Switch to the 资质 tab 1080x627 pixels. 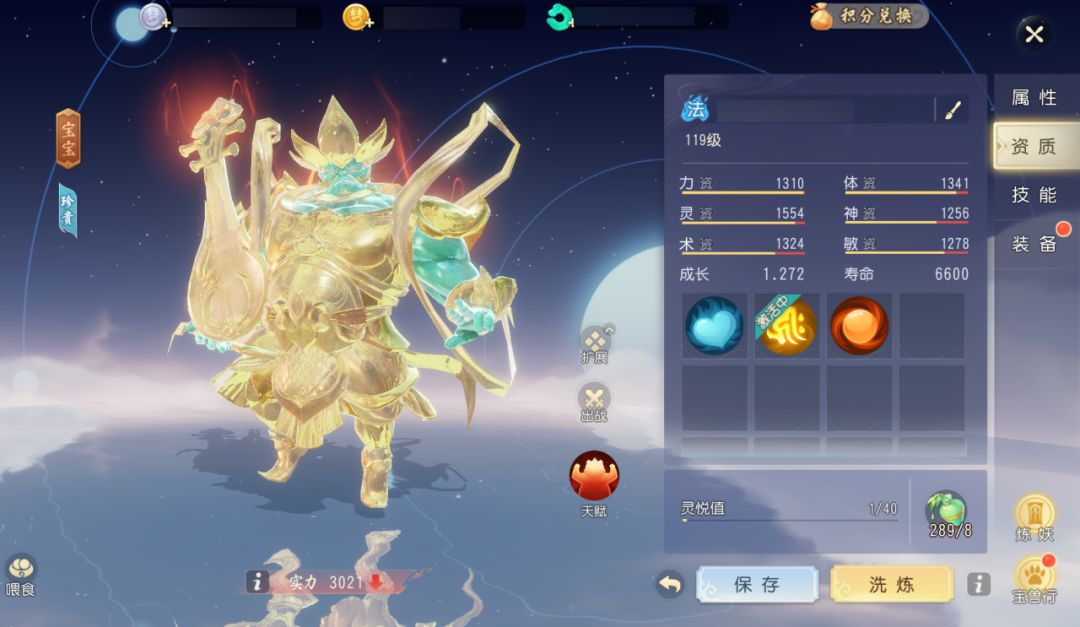(x=1034, y=146)
